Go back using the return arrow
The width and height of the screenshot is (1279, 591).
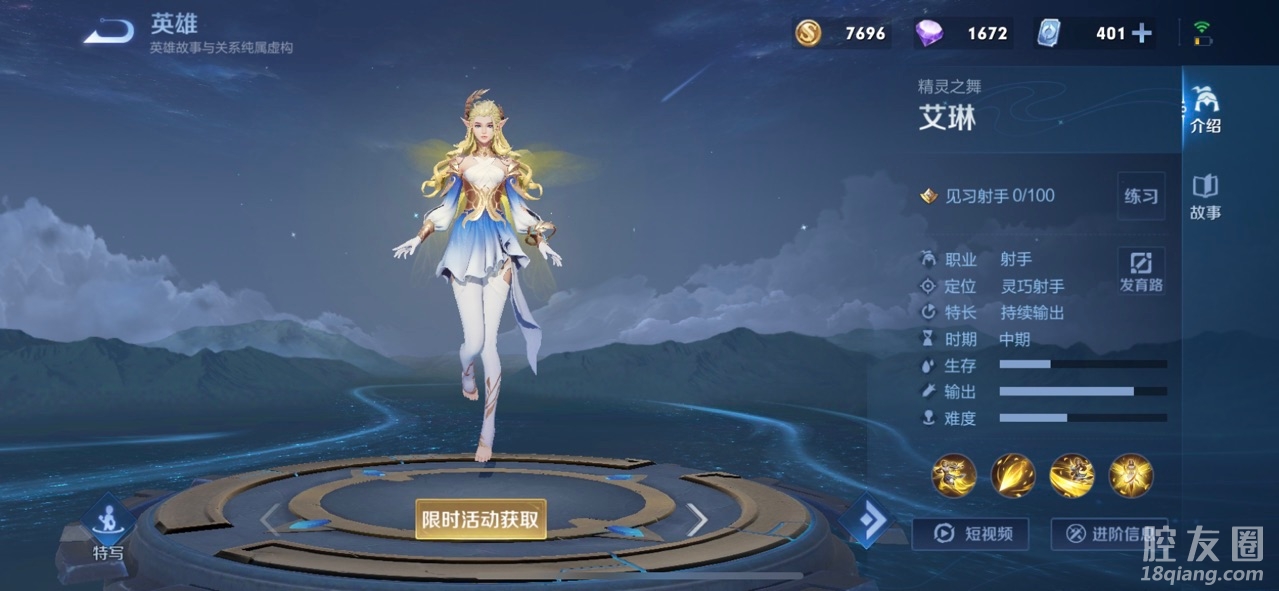click(108, 32)
